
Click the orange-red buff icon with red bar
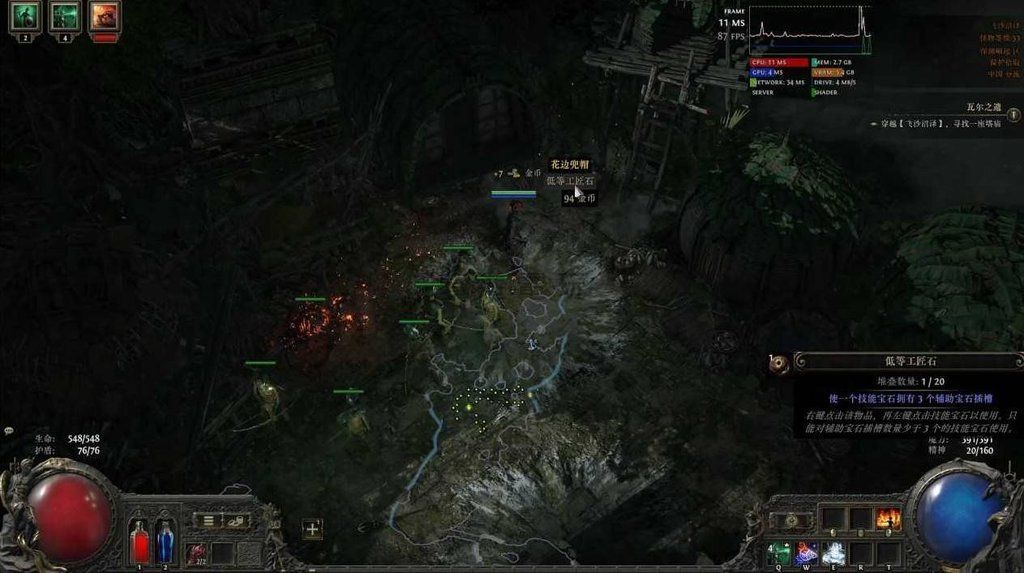[x=104, y=16]
